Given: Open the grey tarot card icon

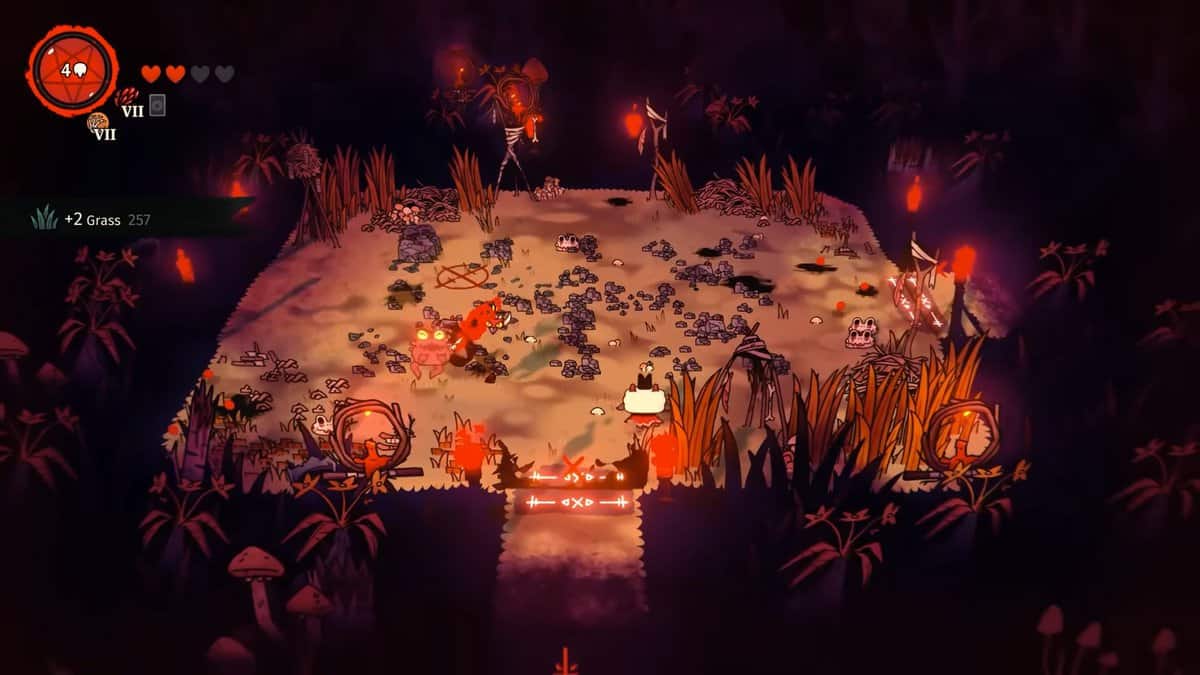Looking at the screenshot, I should 157,104.
